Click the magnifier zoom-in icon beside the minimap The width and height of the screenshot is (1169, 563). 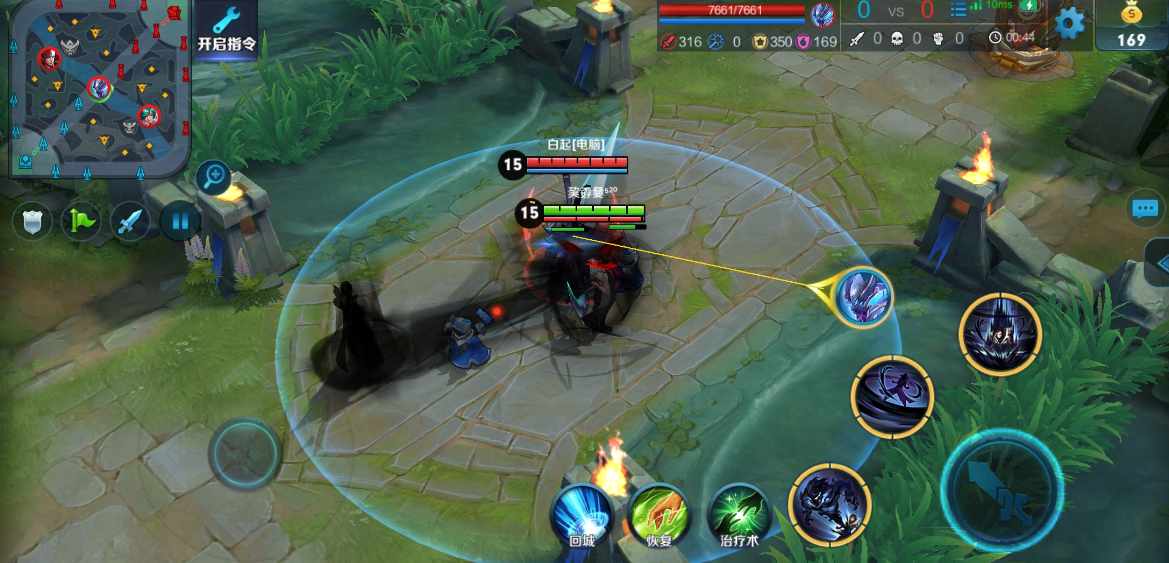[214, 177]
